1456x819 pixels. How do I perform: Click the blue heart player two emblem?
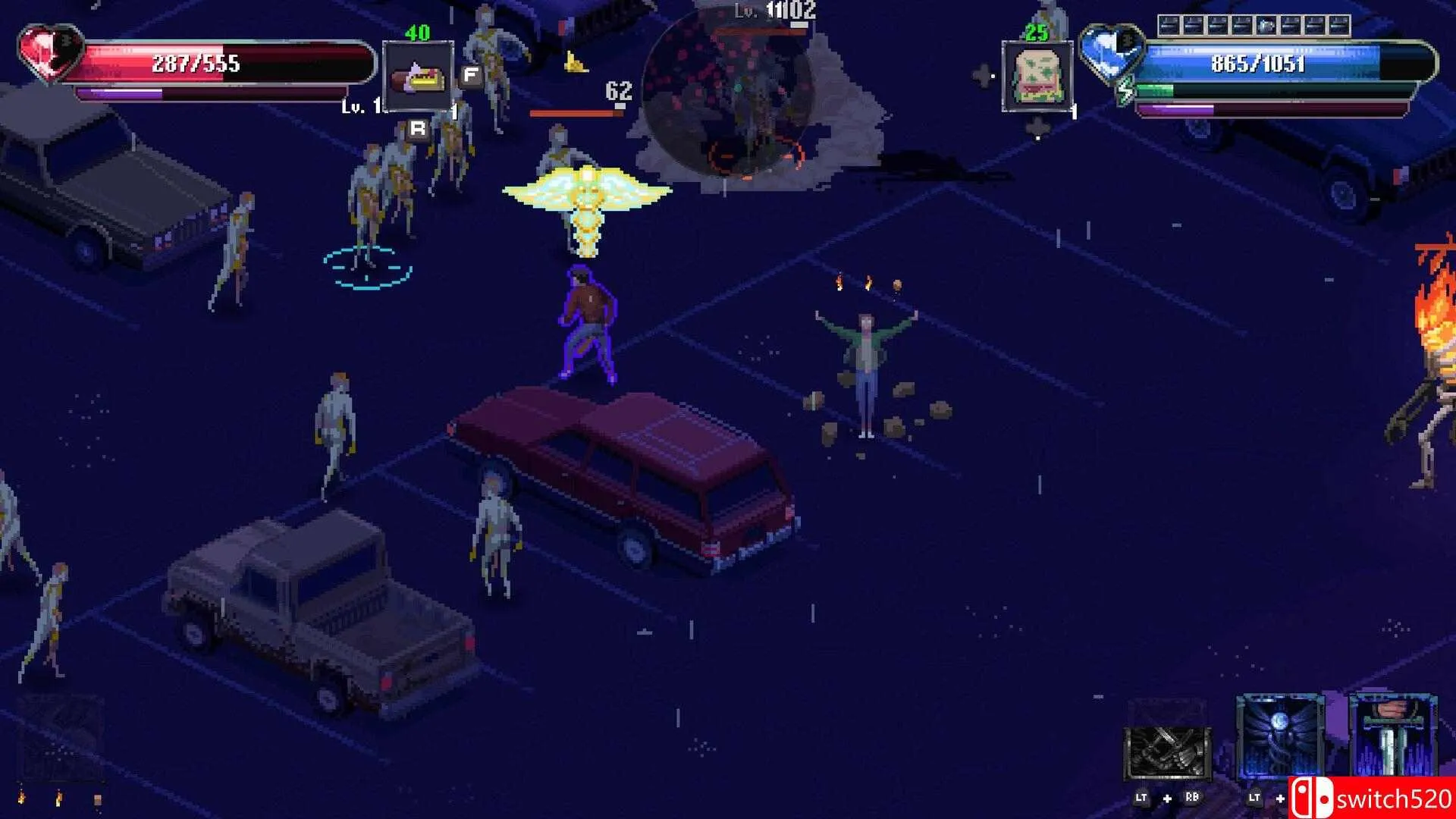pyautogui.click(x=1110, y=53)
